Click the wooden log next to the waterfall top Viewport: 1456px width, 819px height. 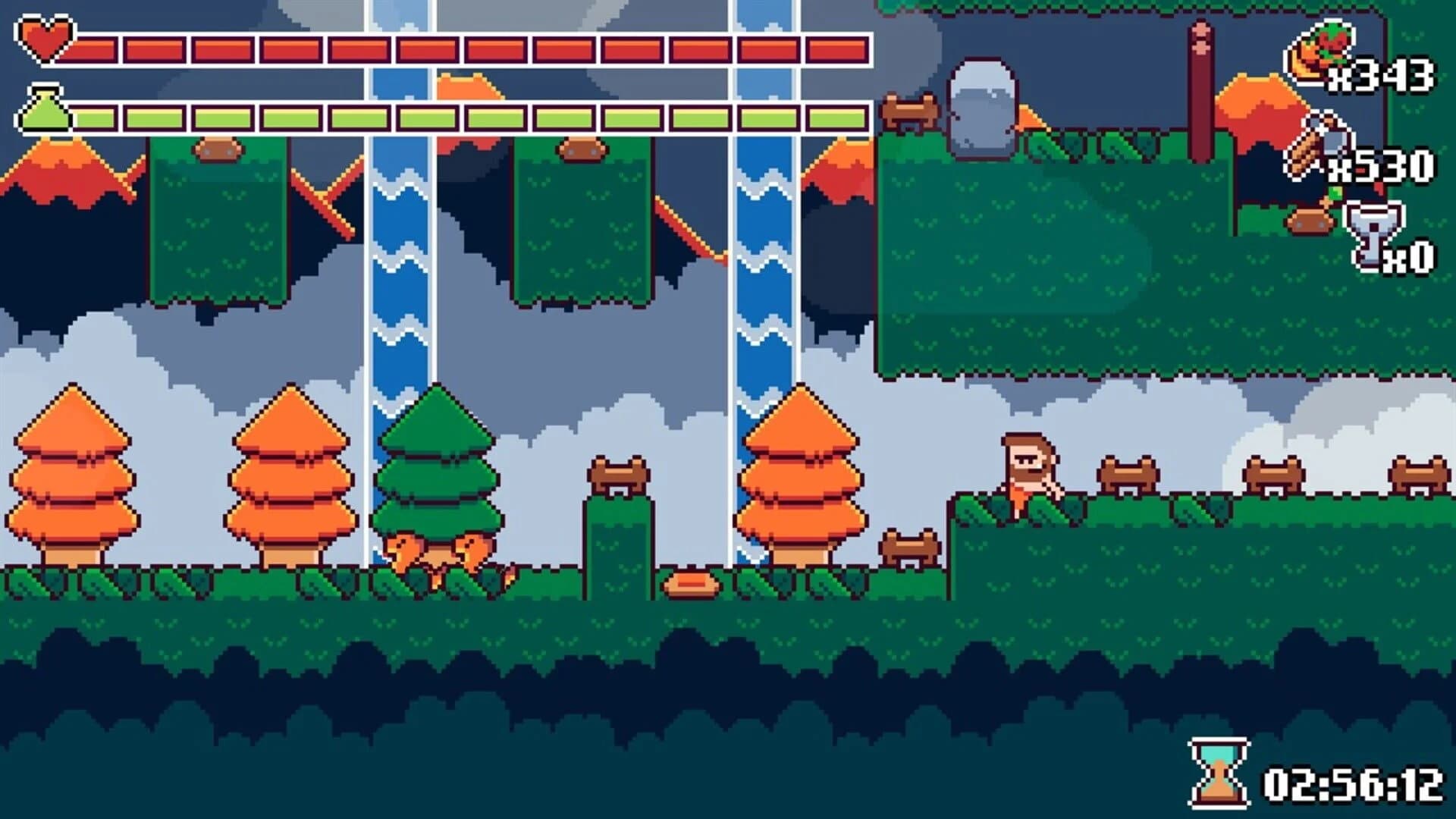click(908, 110)
